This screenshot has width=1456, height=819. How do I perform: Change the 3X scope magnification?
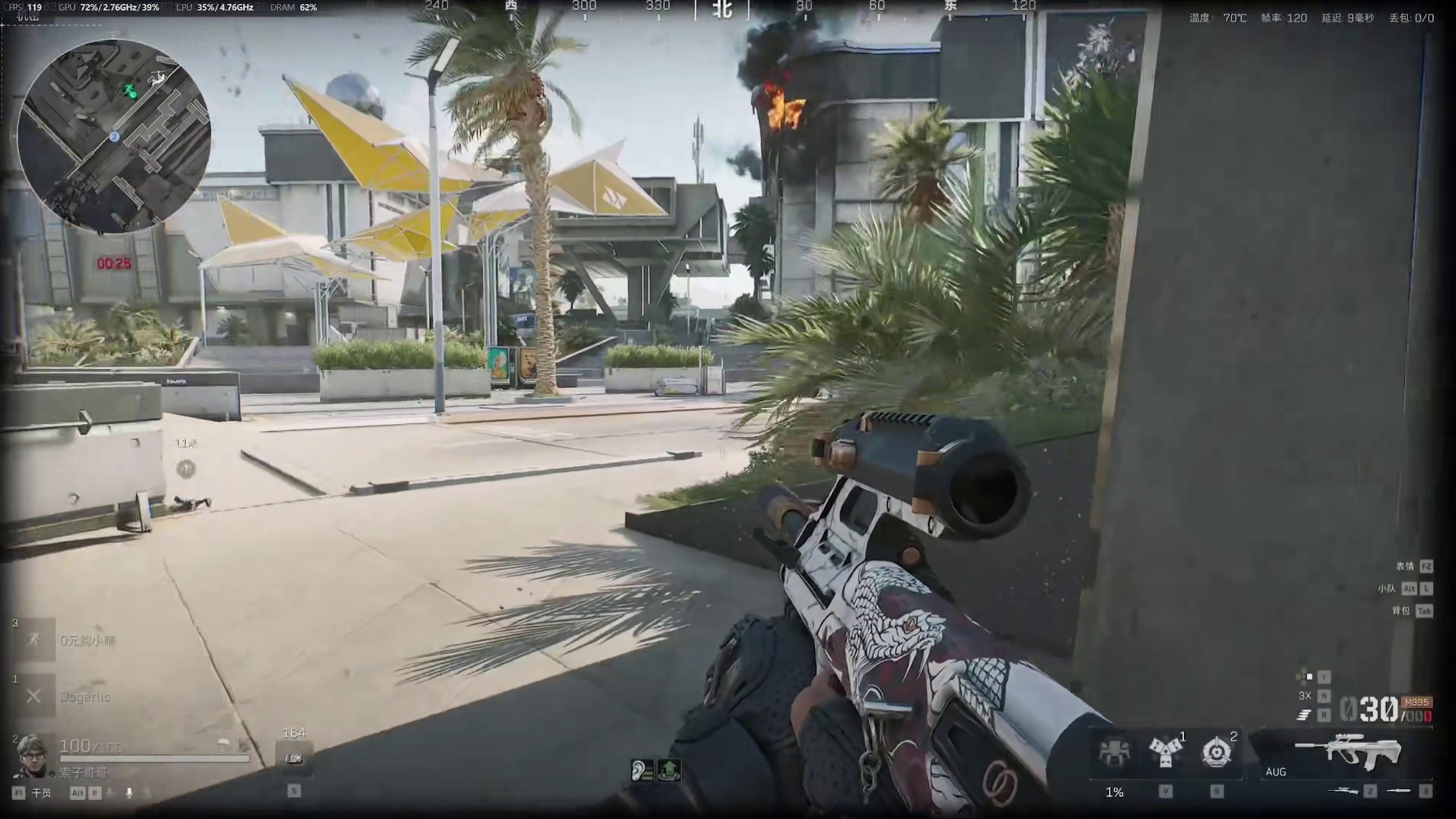coord(1305,695)
